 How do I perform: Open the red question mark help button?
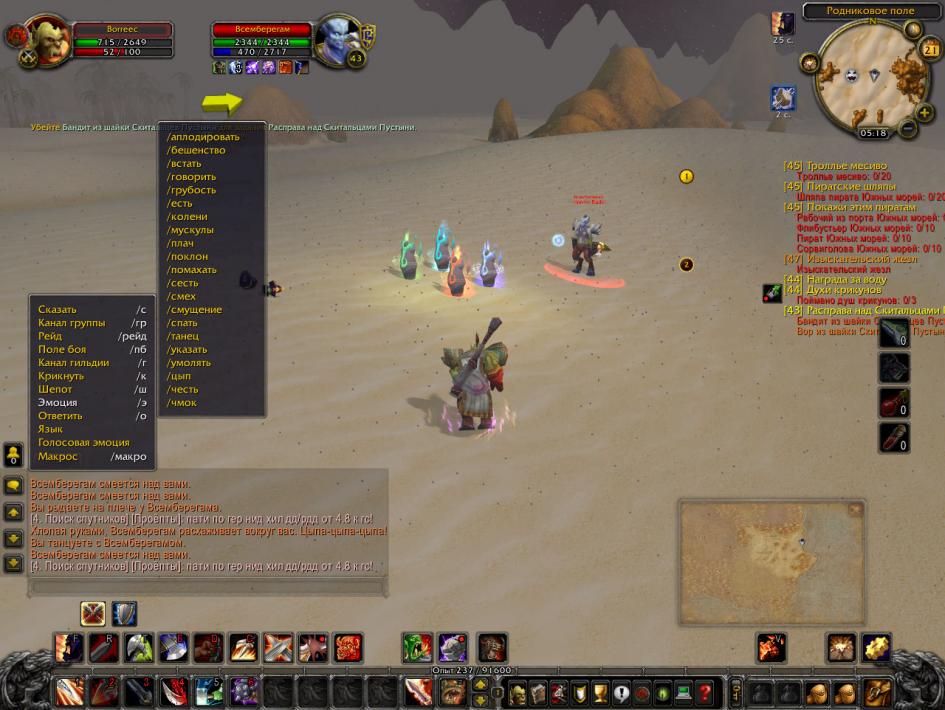click(705, 692)
